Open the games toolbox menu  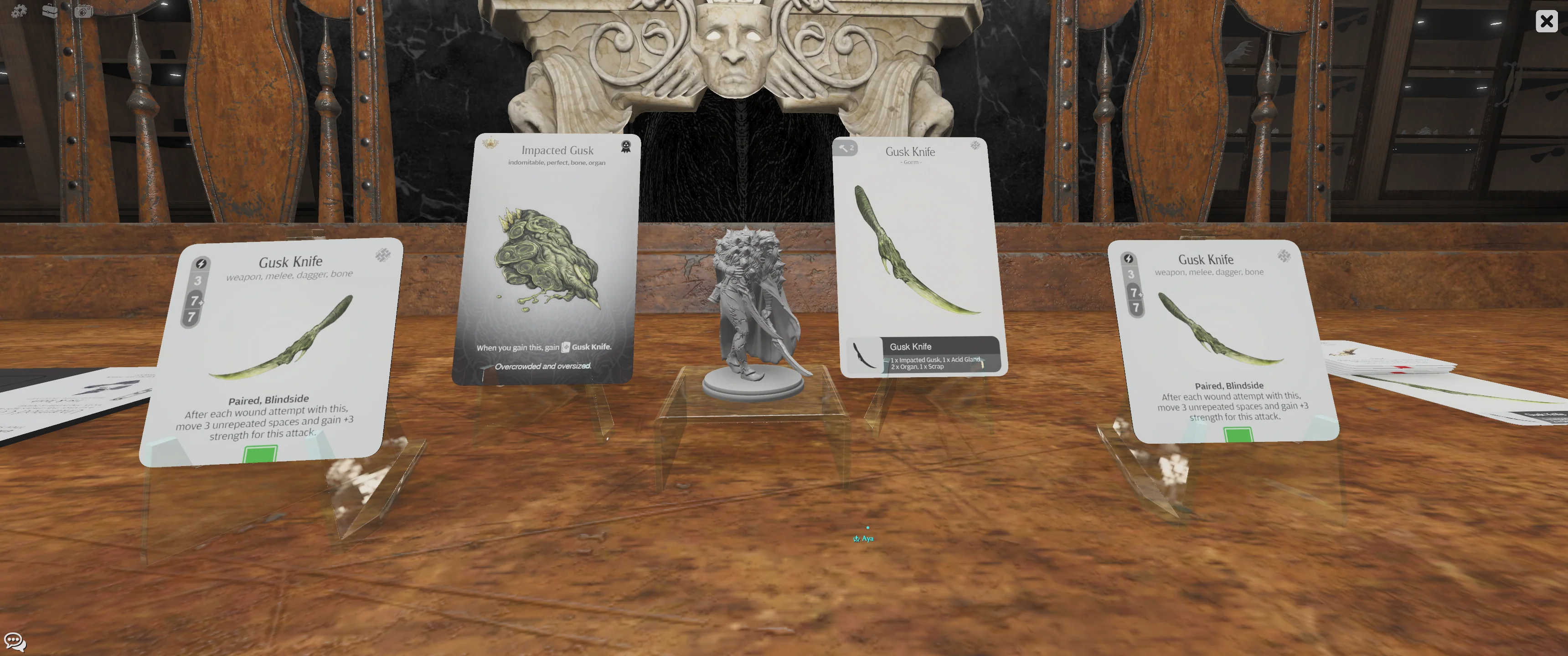[x=51, y=10]
